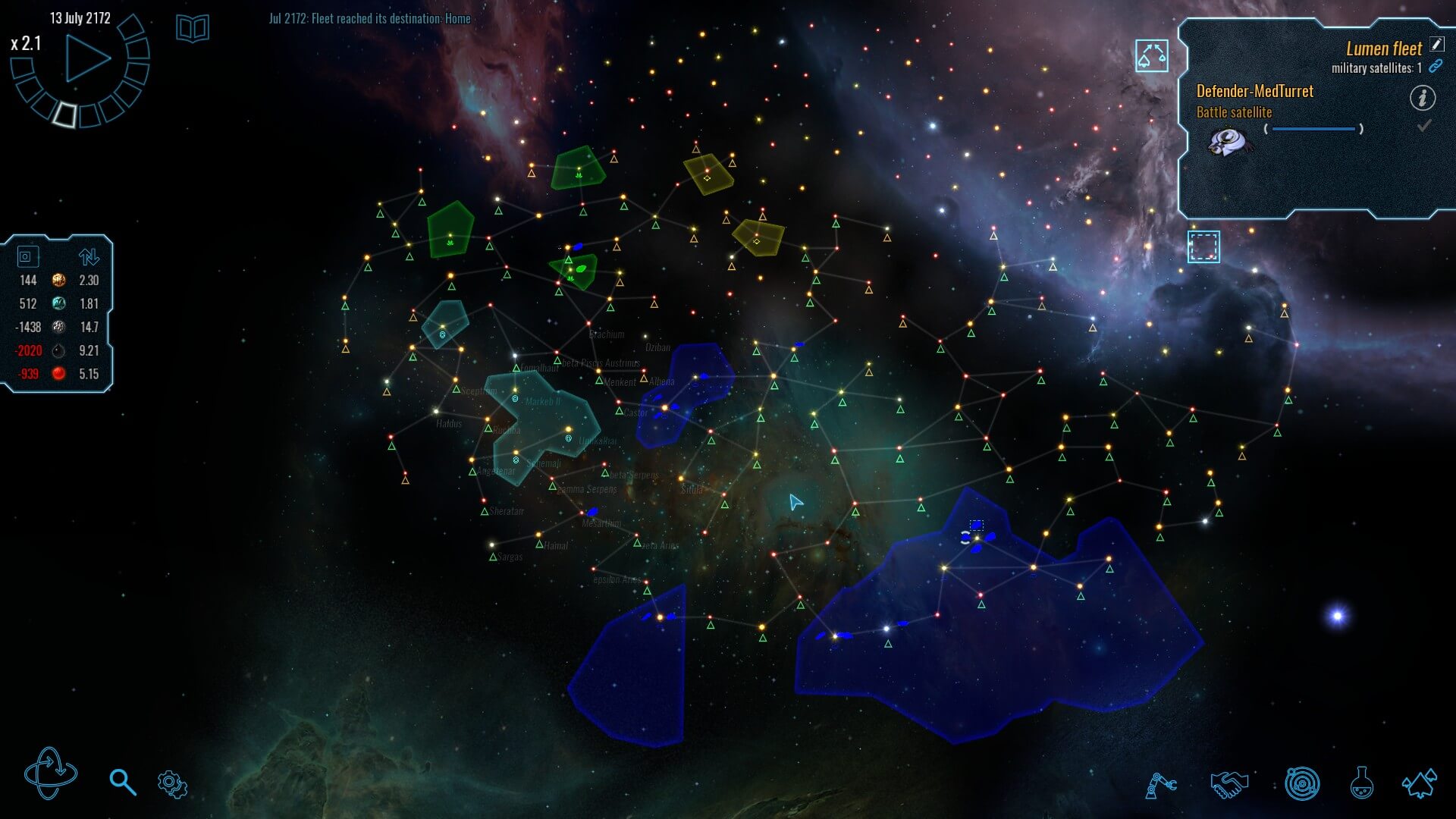
Task: Show Defender-MedTurret info
Action: 1422,98
